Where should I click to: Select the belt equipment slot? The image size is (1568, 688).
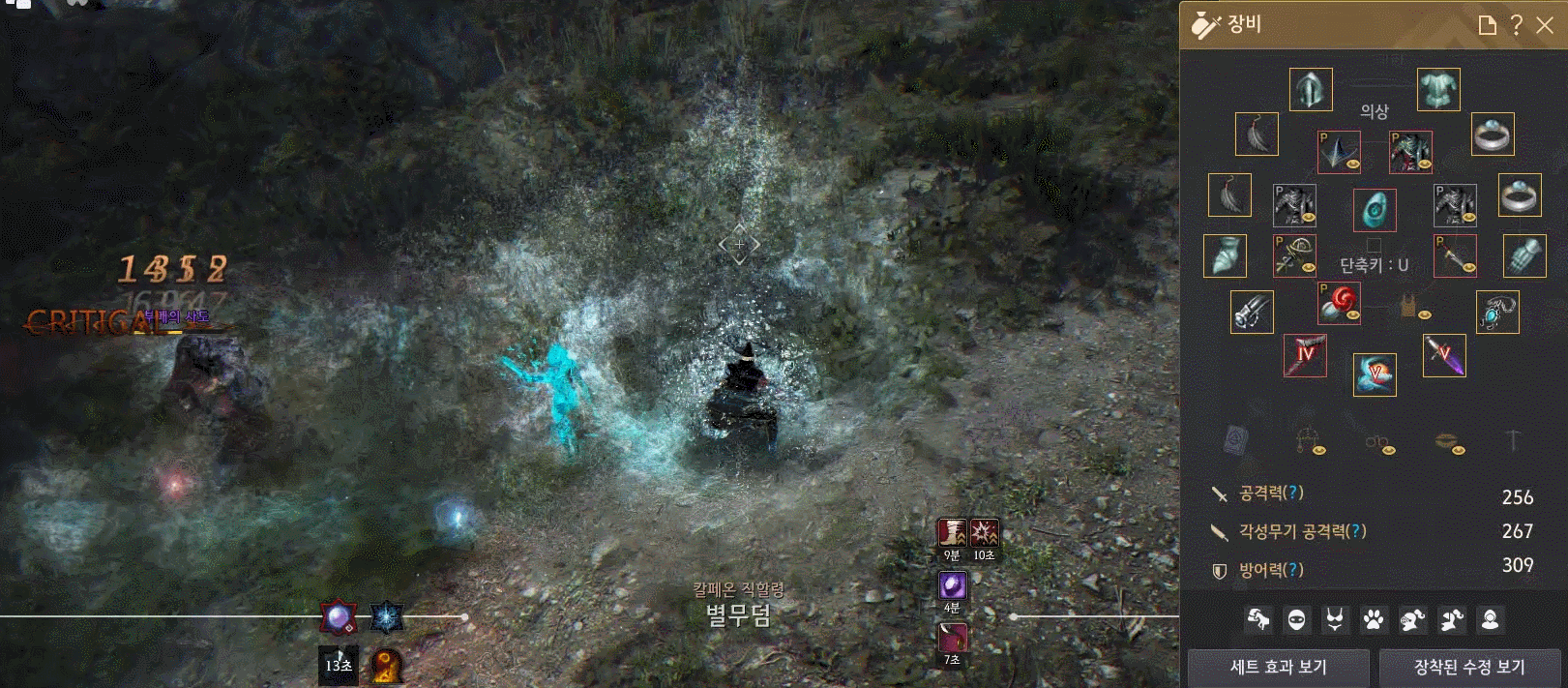coord(1252,312)
